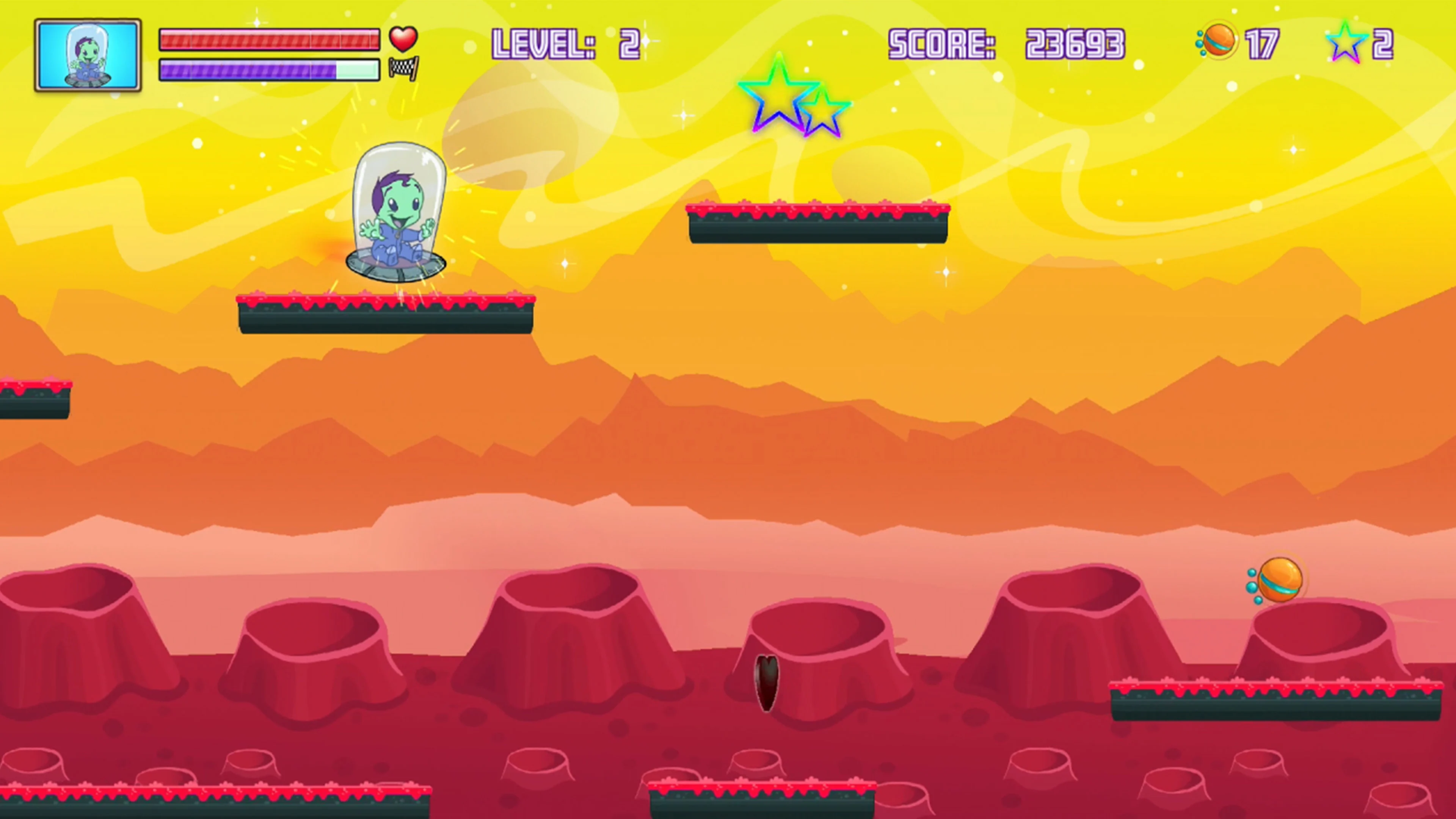Click the orange planet currency icon showing 17
Screen dimensions: 1456x819
(1220, 41)
